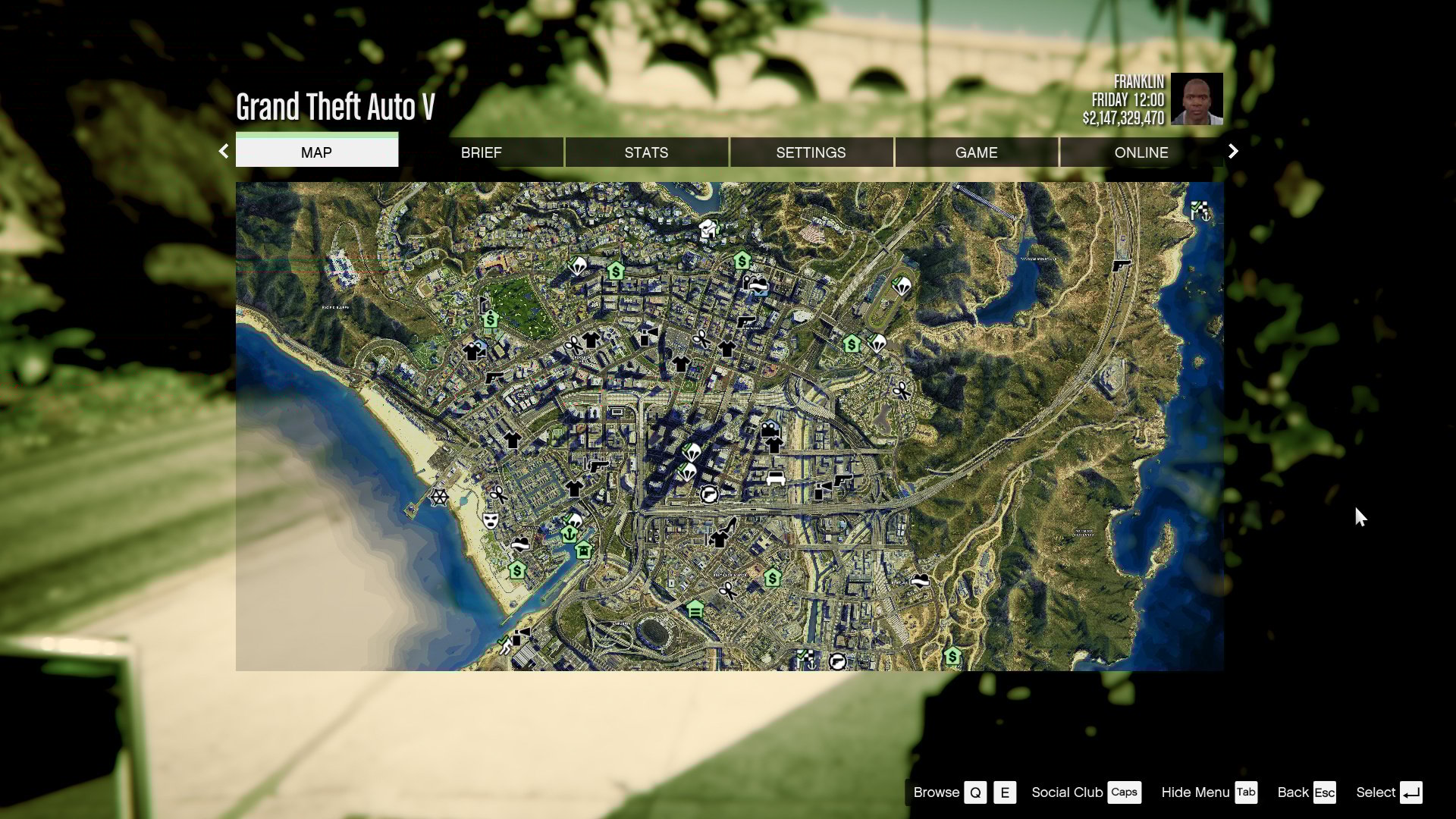
Task: Click the right arrow beside the tabs
Action: [x=1233, y=152]
